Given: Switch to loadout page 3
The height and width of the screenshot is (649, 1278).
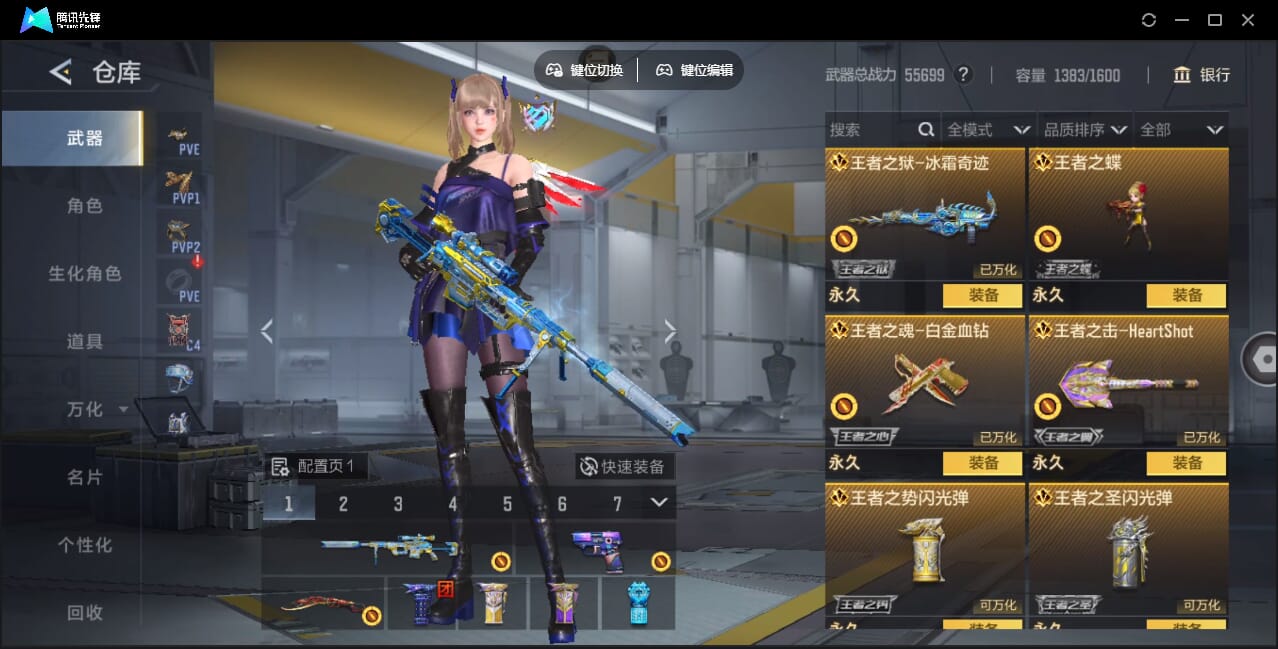Looking at the screenshot, I should 398,504.
